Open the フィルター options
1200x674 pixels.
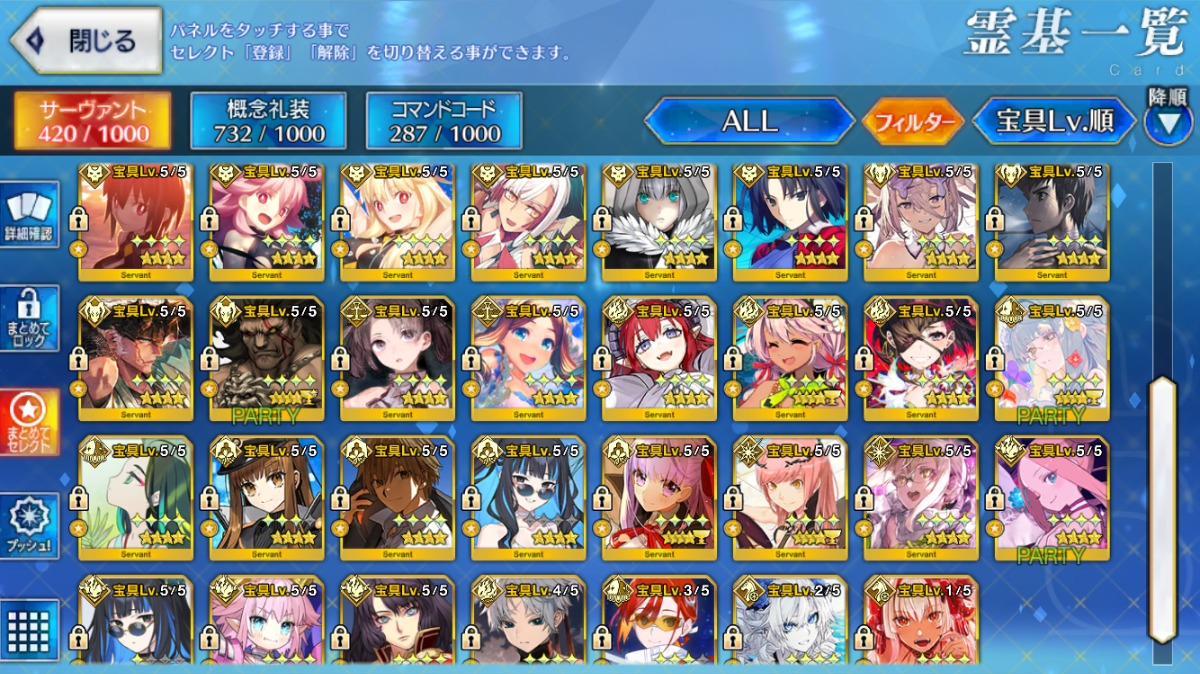coord(913,123)
